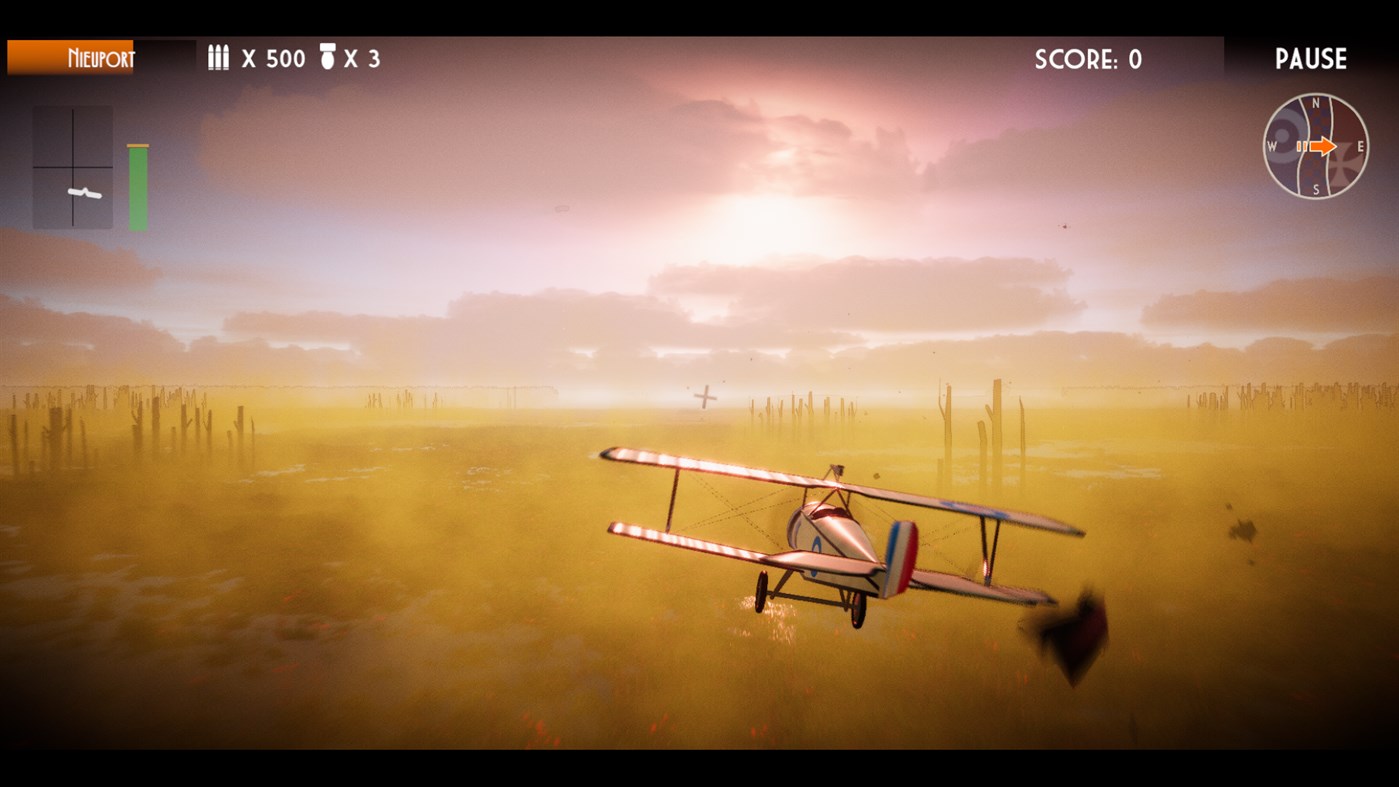
Task: Click the x500 ammunition counter
Action: click(272, 58)
